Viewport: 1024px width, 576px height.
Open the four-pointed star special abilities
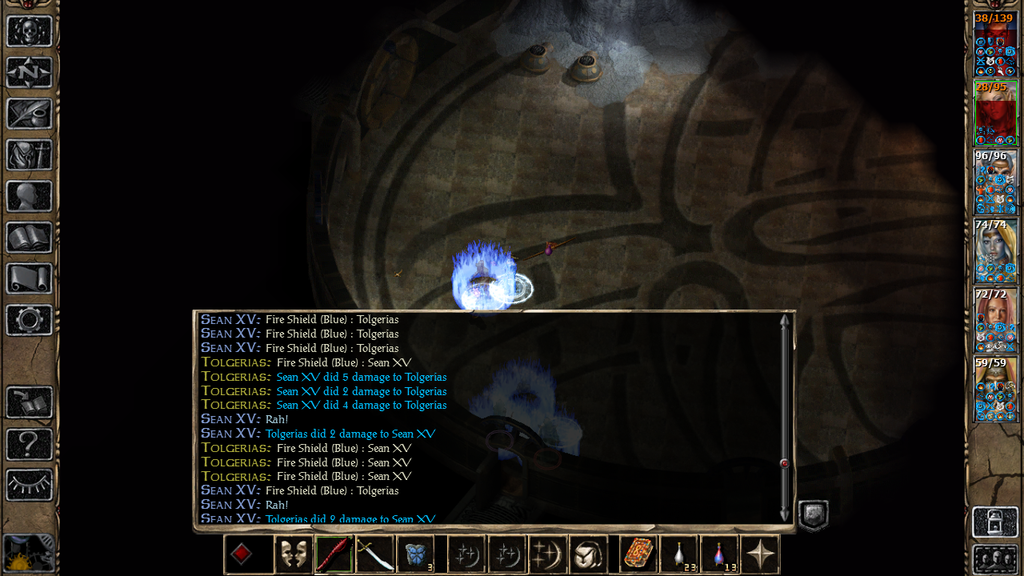(761, 554)
